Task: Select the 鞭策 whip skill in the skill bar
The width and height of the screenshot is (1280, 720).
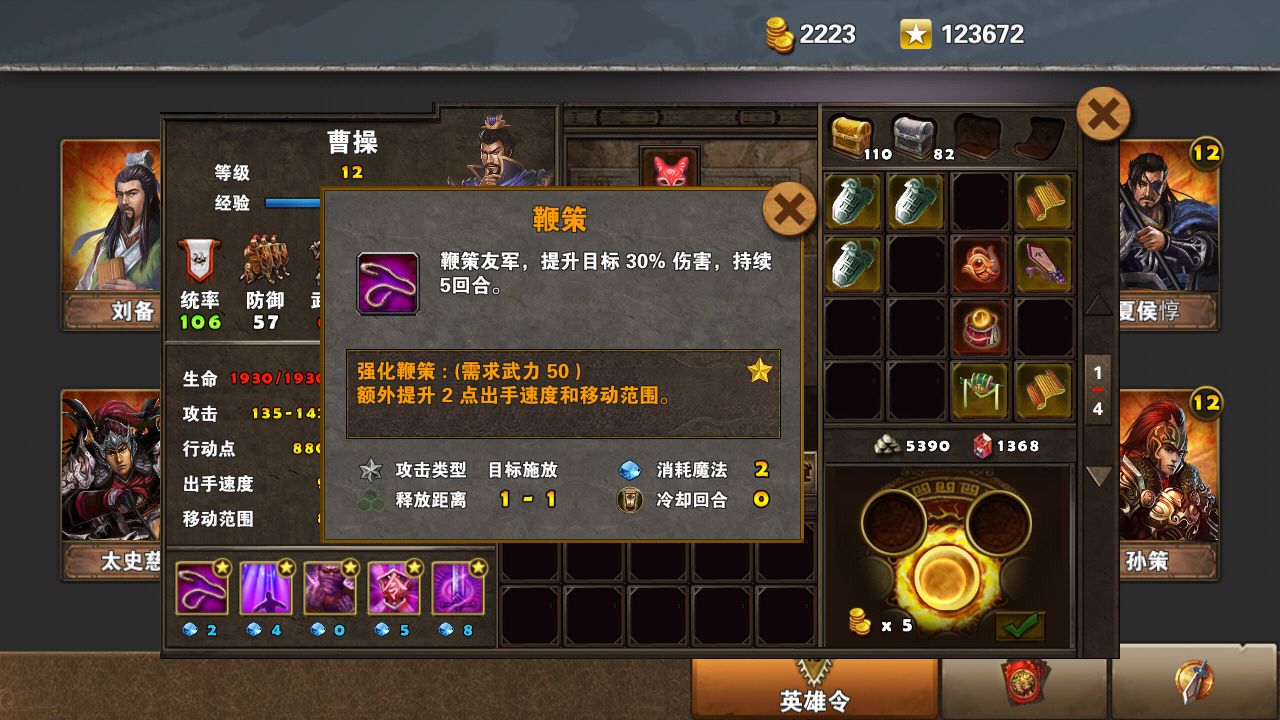Action: 203,588
